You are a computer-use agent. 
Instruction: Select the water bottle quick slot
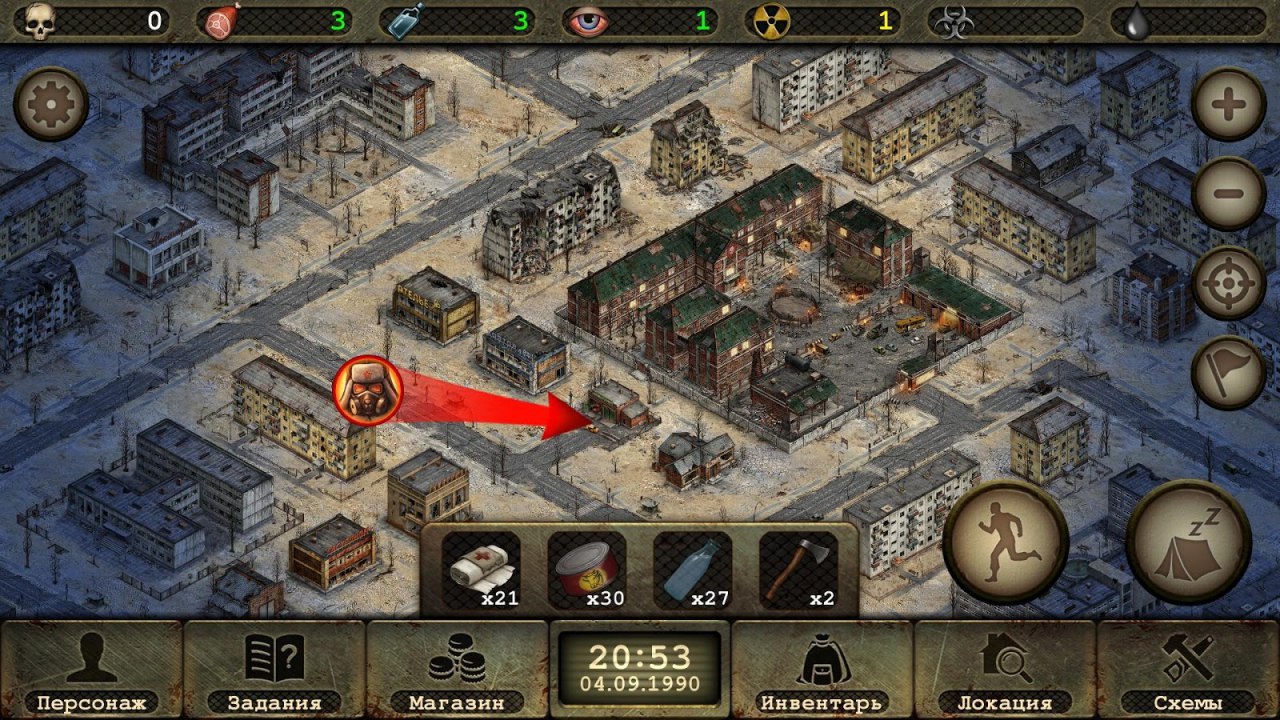point(693,571)
